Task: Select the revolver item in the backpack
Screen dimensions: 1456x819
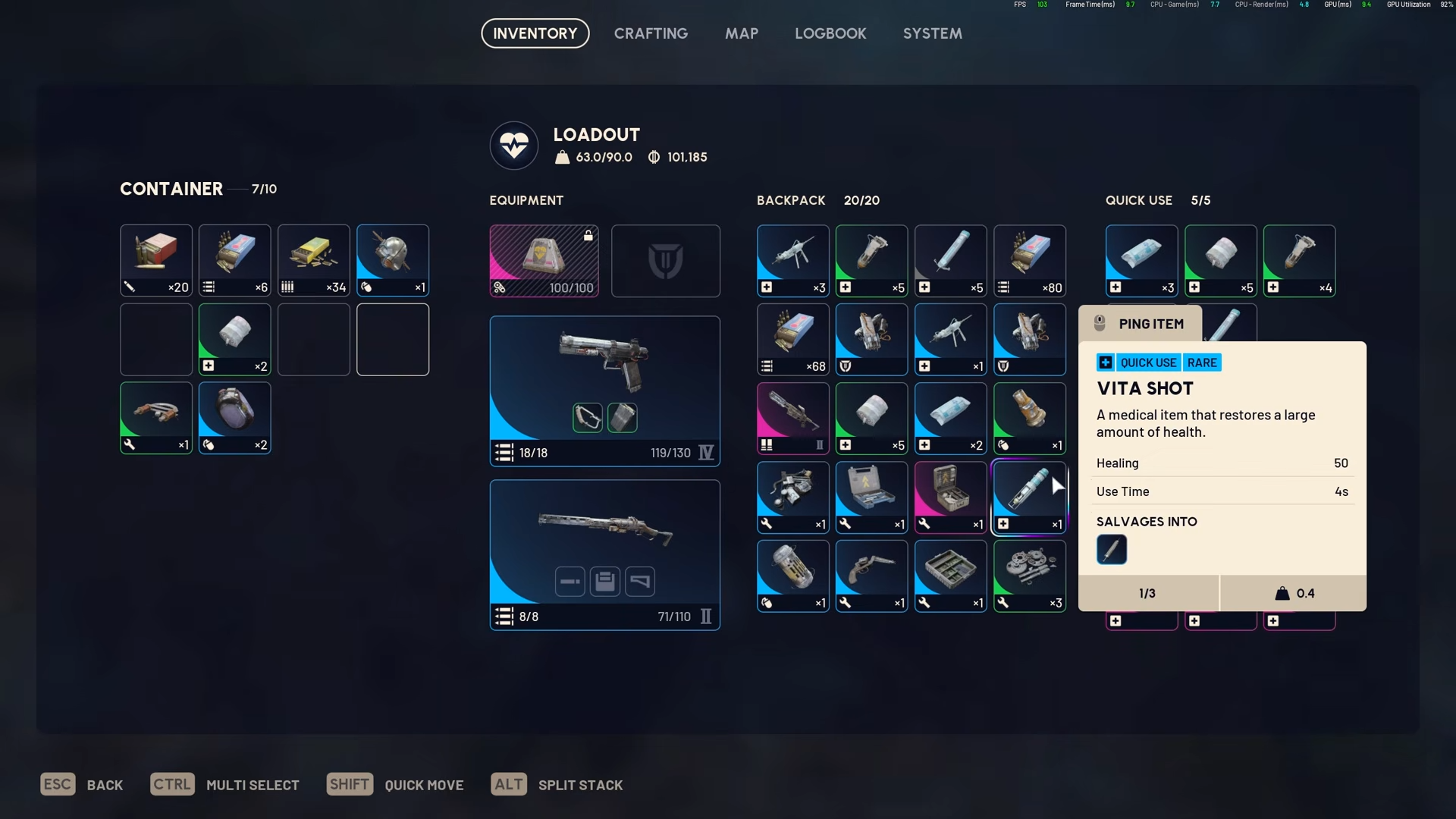Action: [871, 576]
